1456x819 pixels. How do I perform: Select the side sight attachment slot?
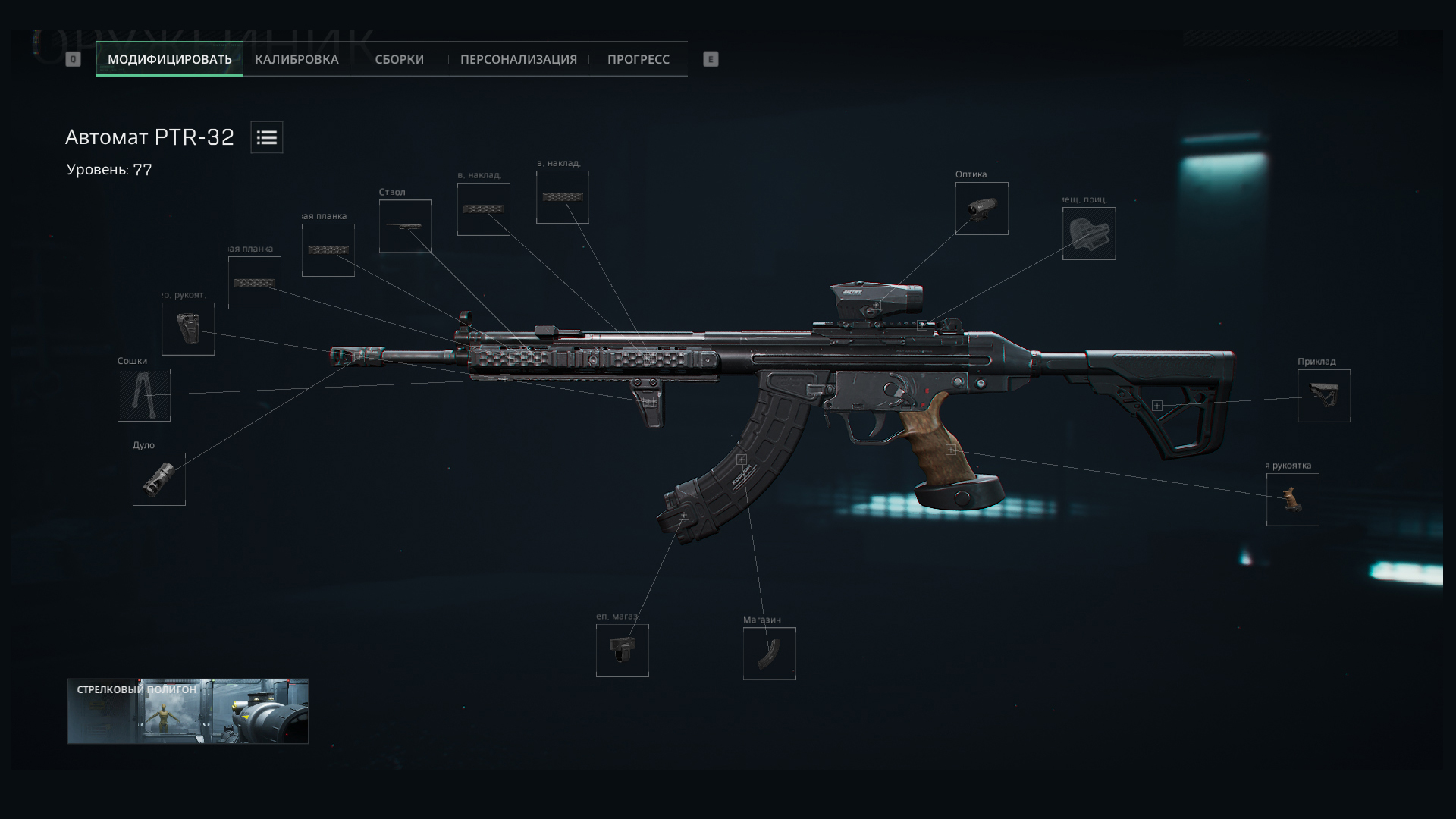(x=1088, y=234)
